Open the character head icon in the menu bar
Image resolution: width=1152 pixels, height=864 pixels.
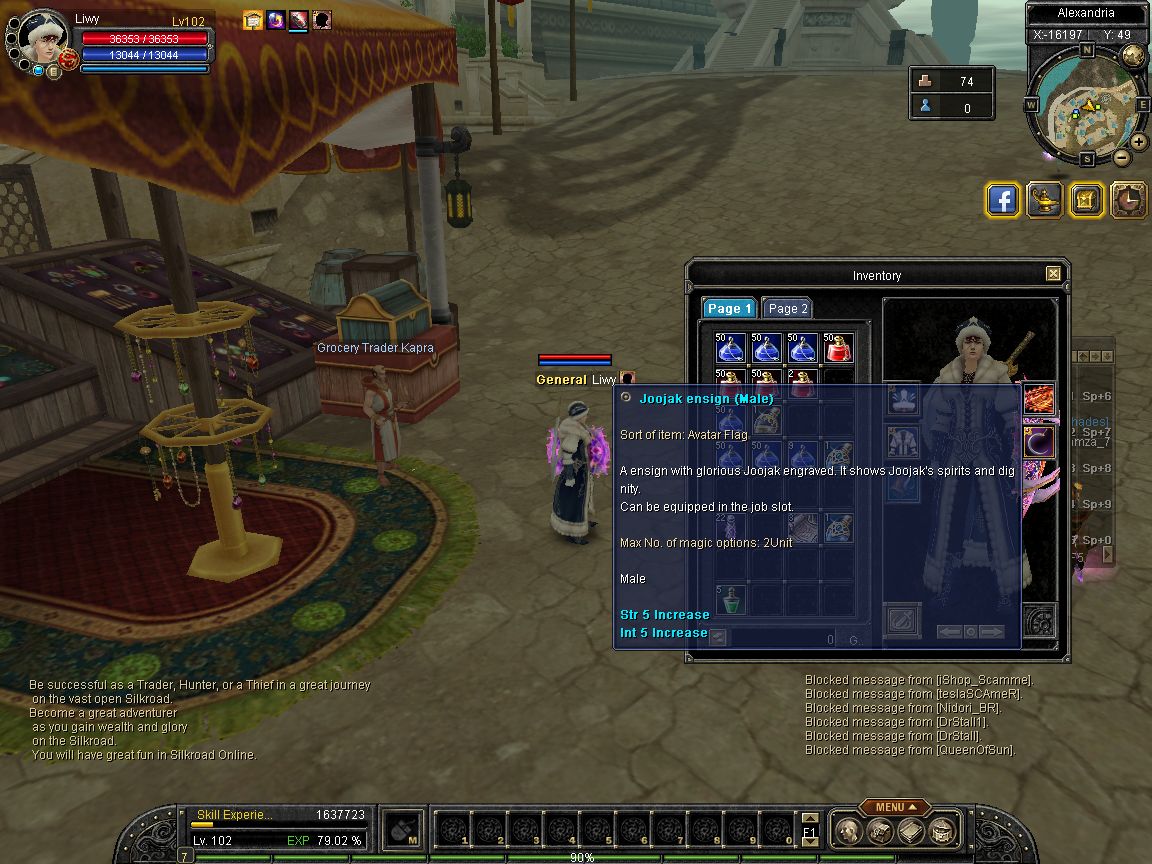(x=849, y=830)
